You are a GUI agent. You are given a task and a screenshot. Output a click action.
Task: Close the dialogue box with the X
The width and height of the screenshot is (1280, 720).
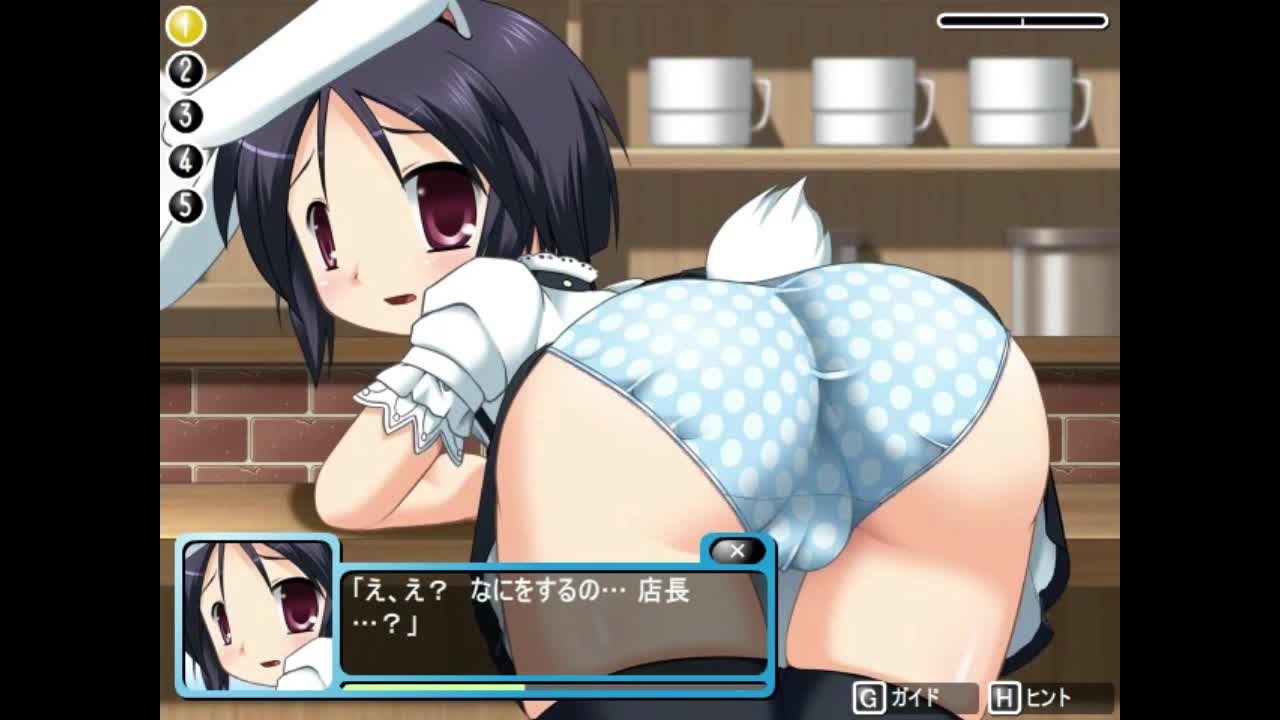pos(737,551)
